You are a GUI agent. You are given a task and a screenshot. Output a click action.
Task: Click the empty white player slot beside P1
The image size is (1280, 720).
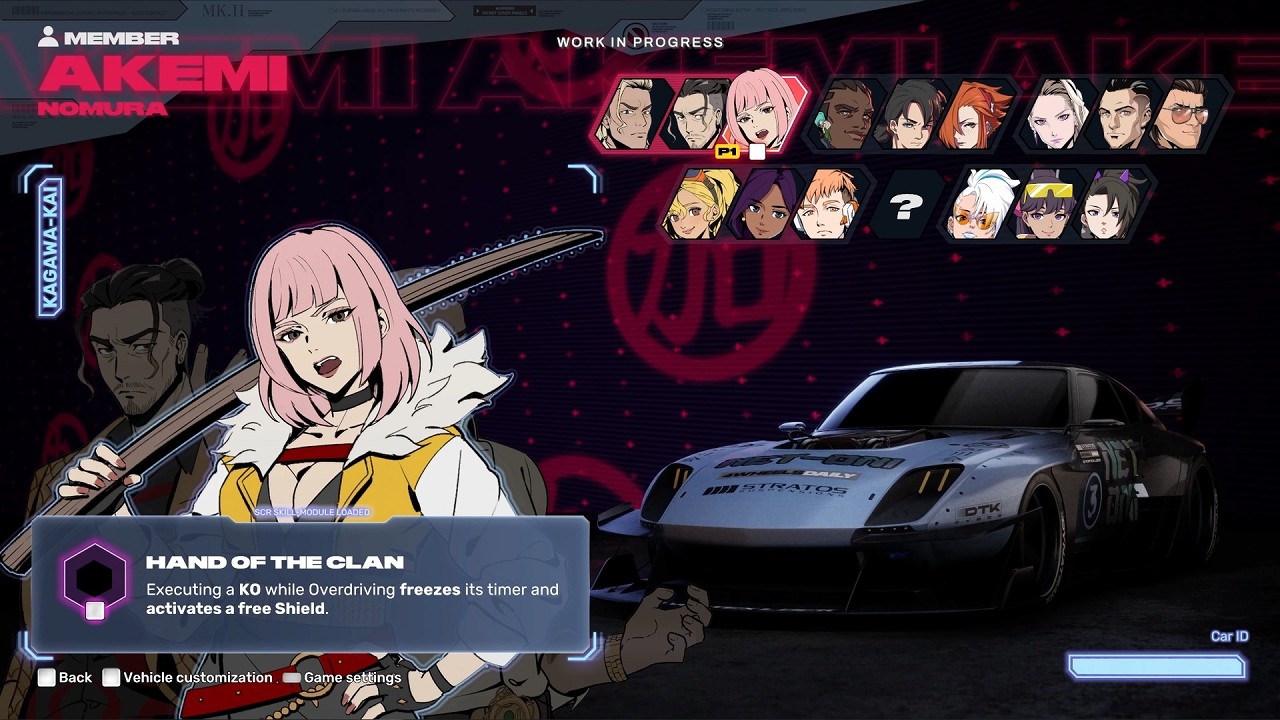pyautogui.click(x=756, y=151)
